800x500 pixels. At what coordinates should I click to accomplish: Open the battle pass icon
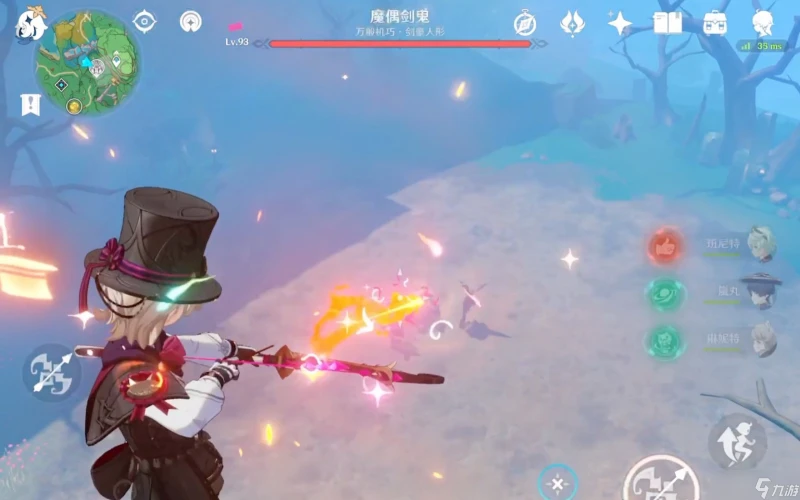click(x=572, y=22)
